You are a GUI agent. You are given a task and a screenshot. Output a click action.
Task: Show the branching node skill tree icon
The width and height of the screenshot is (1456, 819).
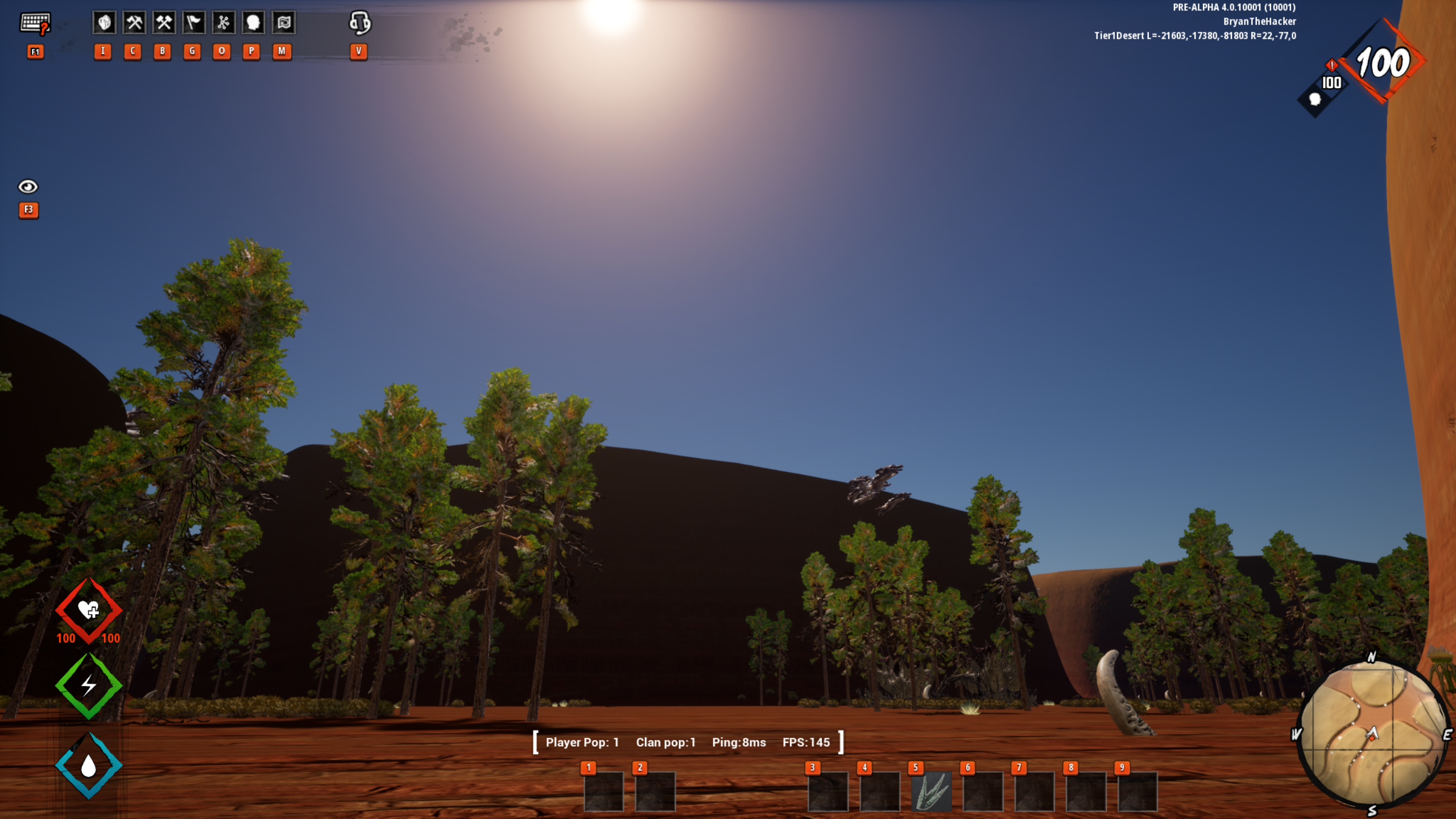pos(223,23)
